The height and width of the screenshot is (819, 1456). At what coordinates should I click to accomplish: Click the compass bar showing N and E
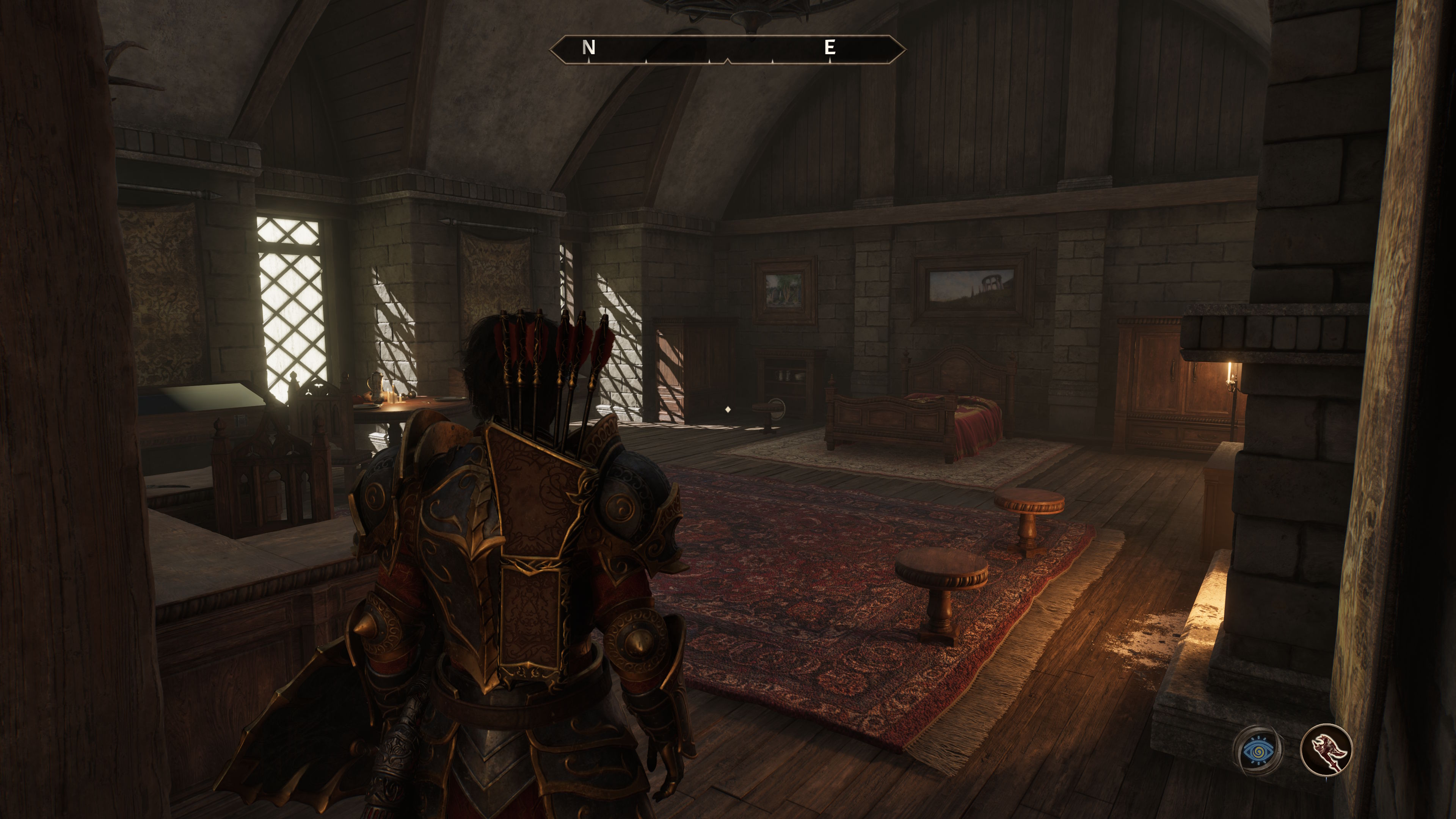(728, 49)
